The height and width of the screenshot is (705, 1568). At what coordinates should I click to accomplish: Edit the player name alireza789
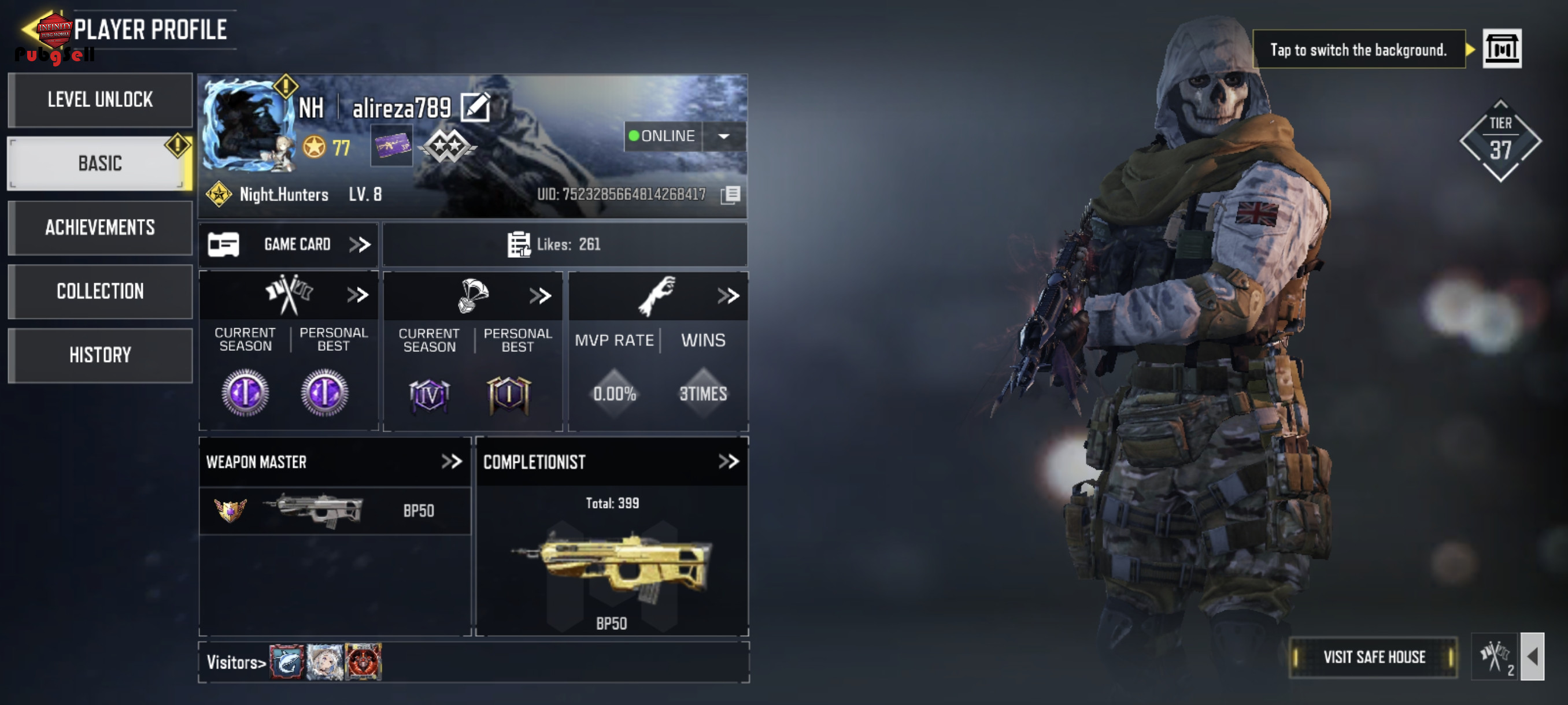475,107
